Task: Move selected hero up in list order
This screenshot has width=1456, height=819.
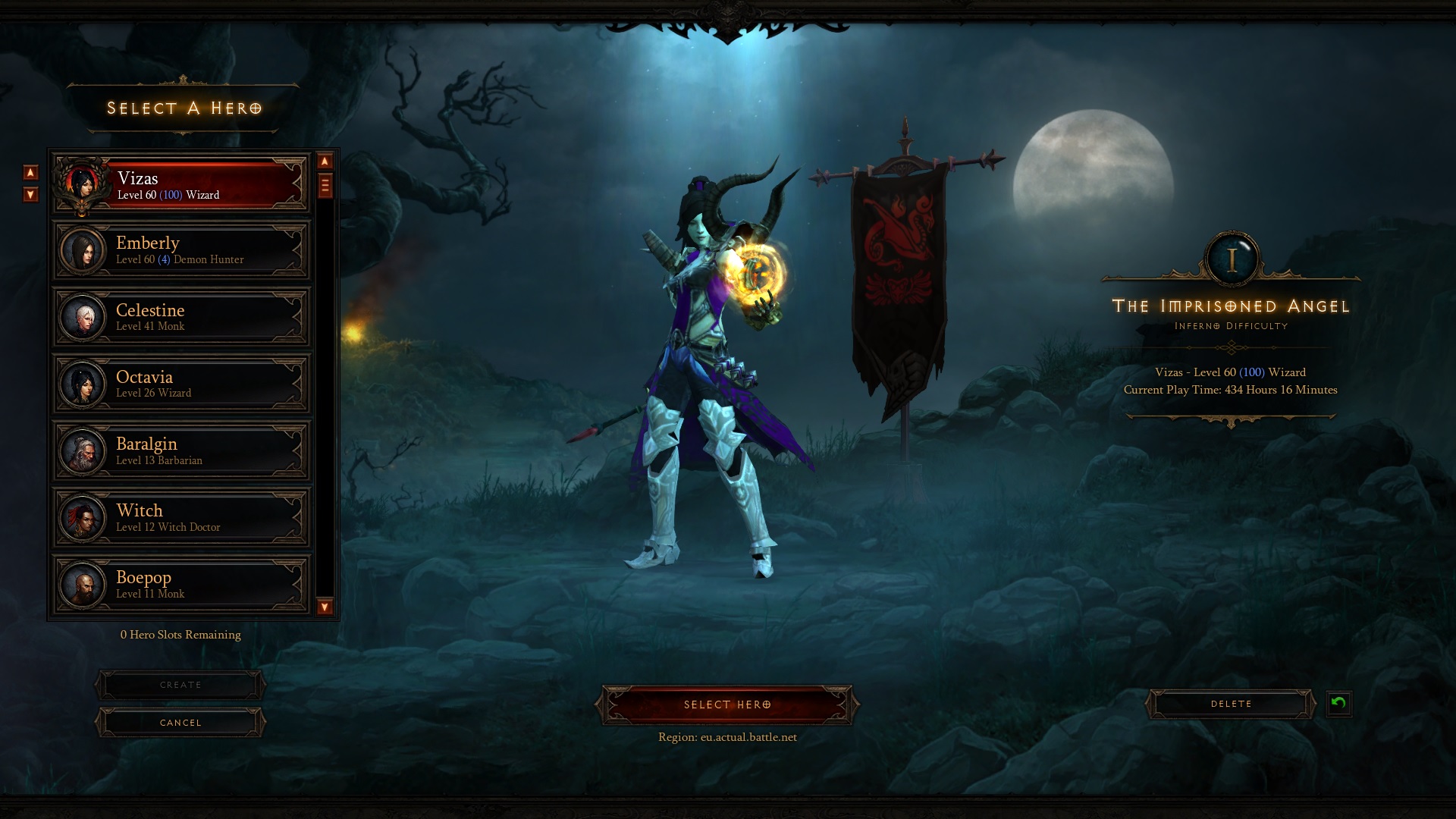Action: tap(30, 172)
